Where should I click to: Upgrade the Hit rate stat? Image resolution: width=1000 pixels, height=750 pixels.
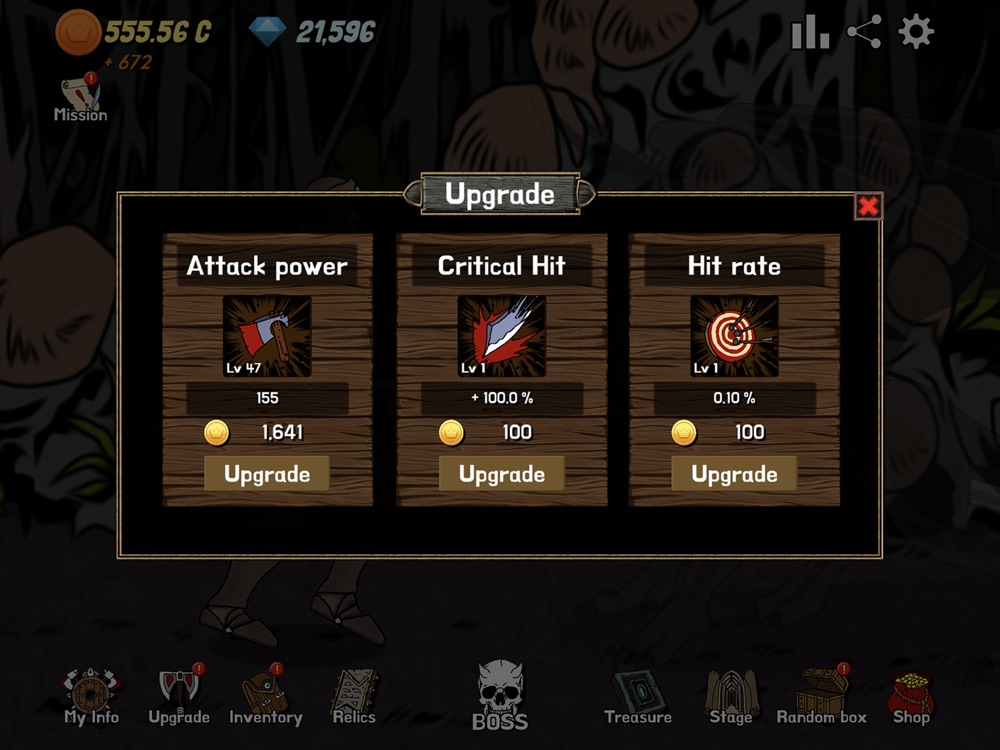point(734,474)
